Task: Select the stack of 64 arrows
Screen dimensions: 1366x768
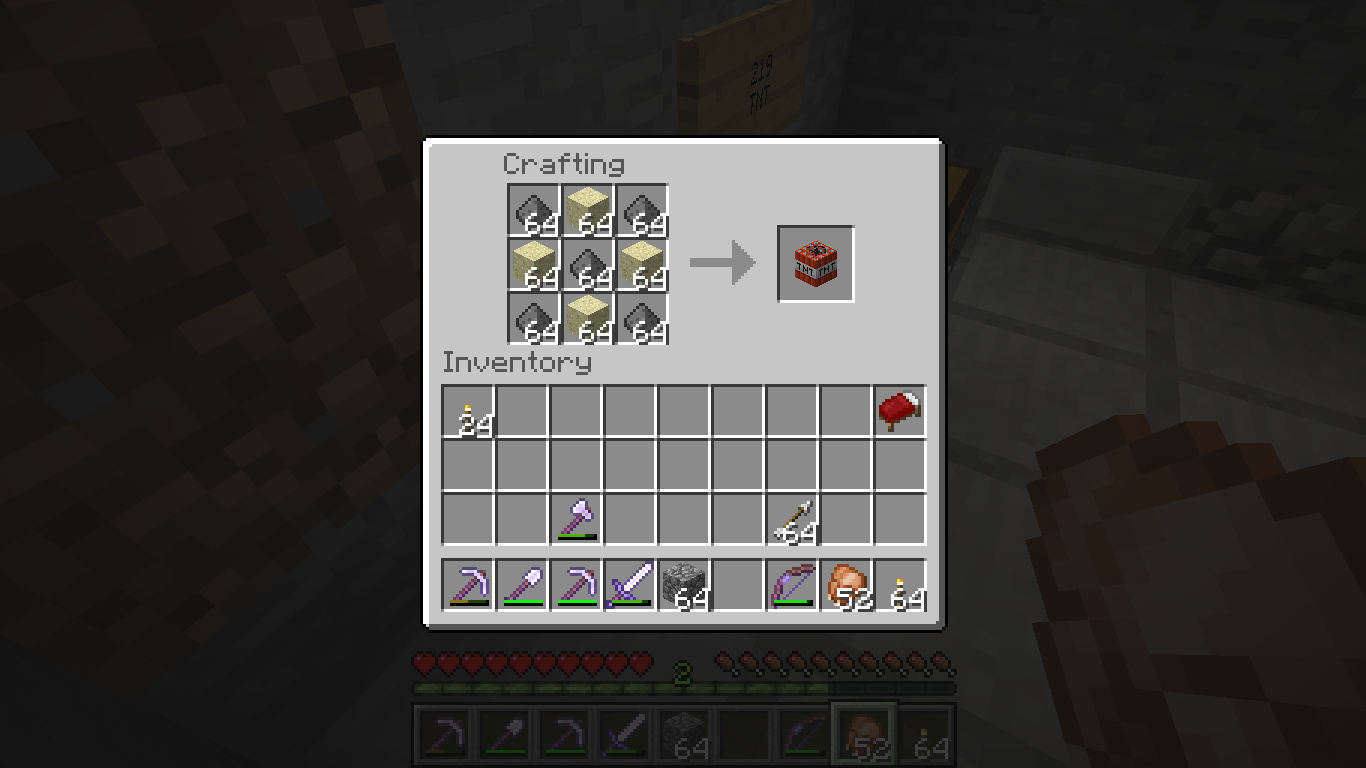Action: (x=793, y=520)
